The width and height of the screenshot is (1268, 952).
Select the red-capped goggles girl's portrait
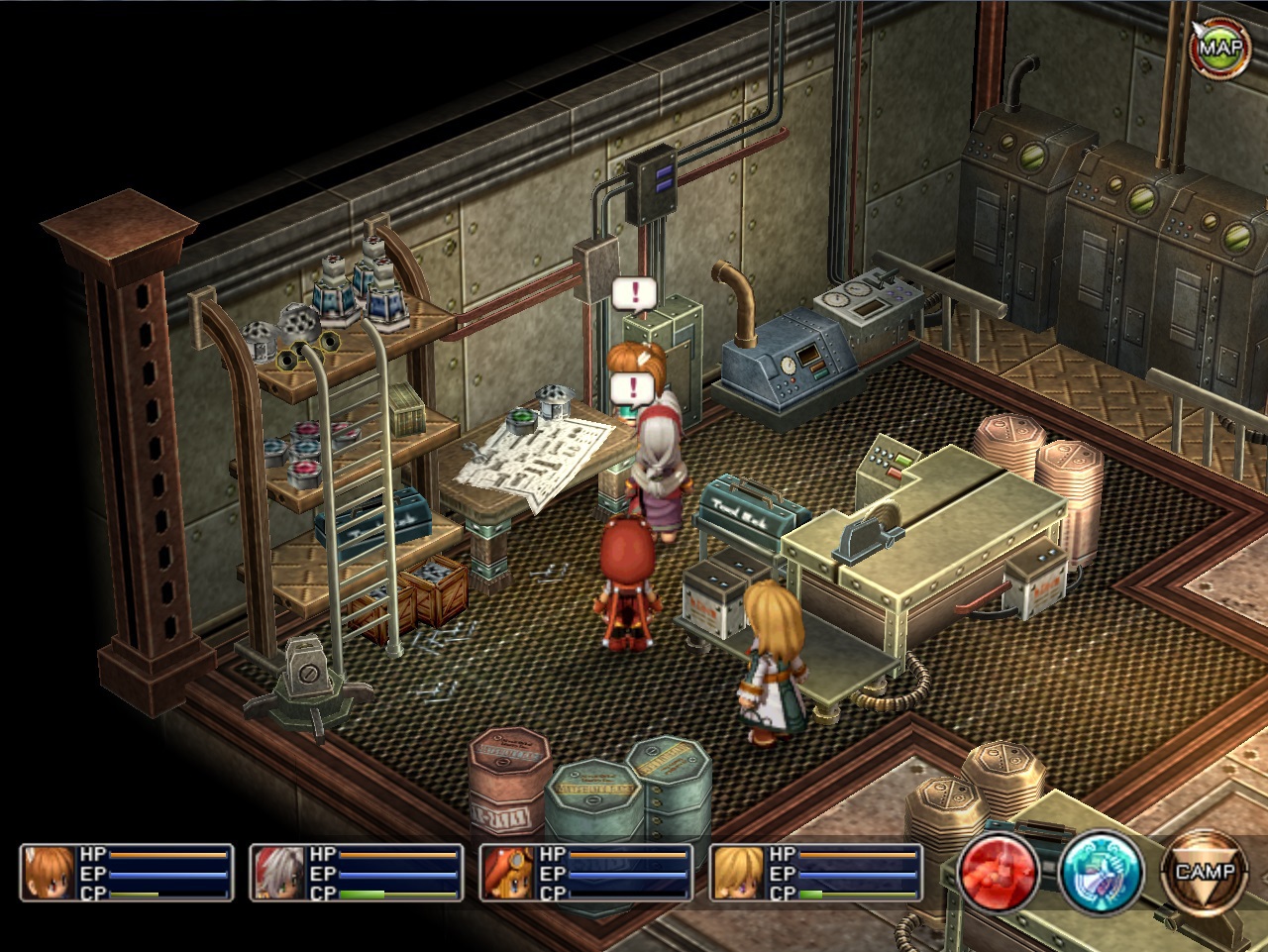click(508, 873)
